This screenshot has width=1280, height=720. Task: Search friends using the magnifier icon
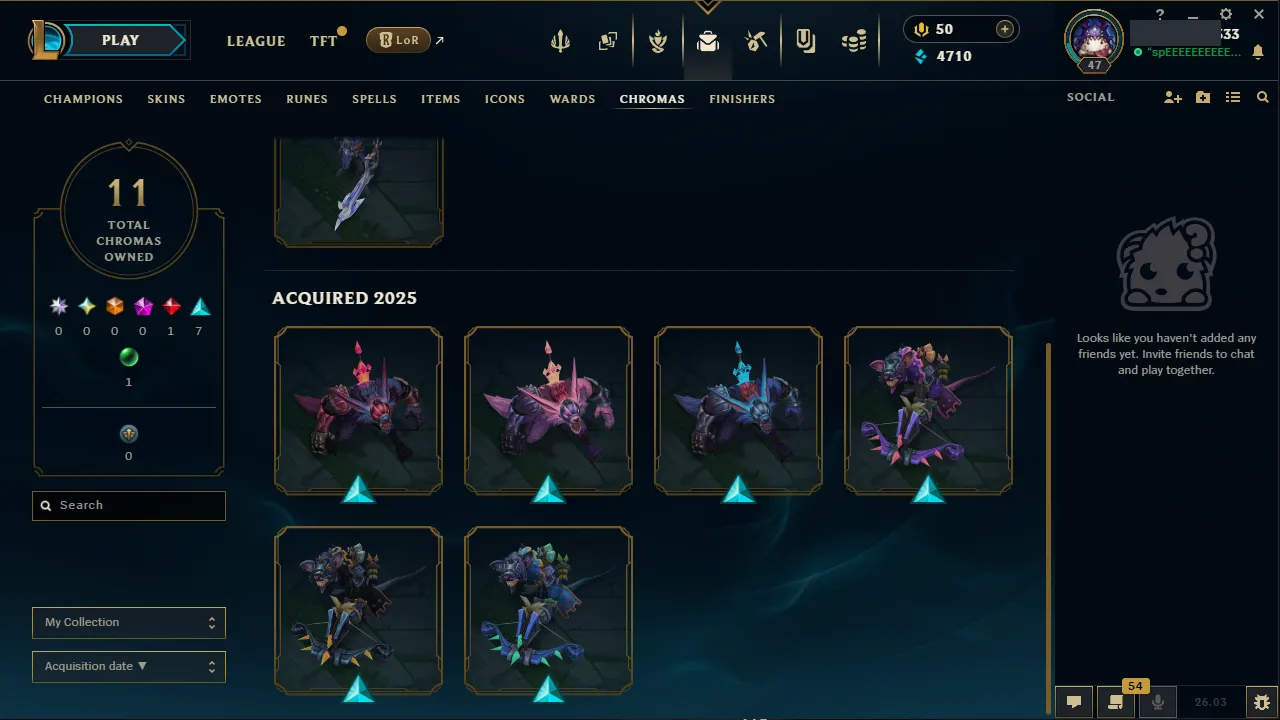point(1262,97)
